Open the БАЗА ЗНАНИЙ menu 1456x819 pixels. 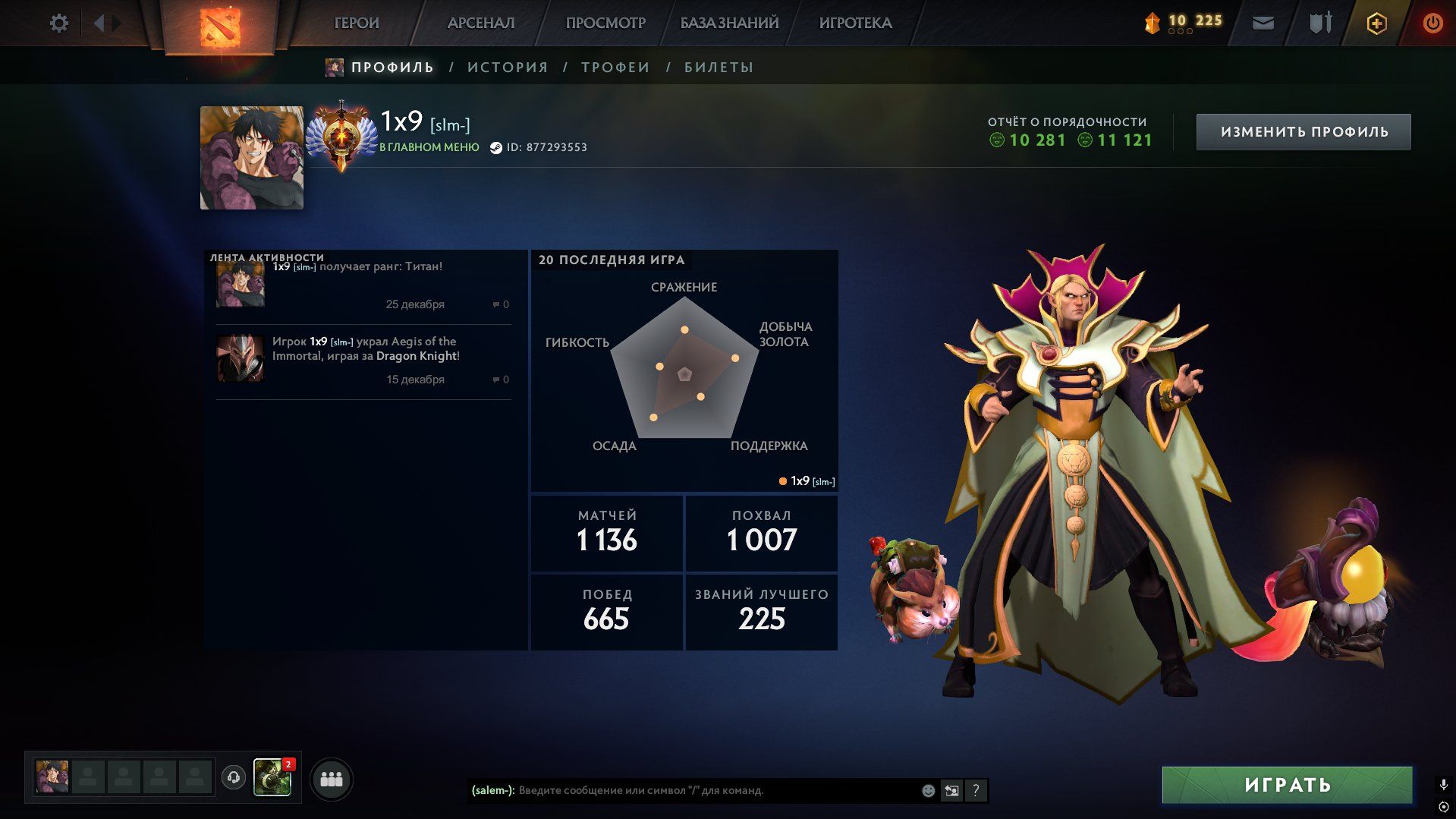click(x=729, y=24)
